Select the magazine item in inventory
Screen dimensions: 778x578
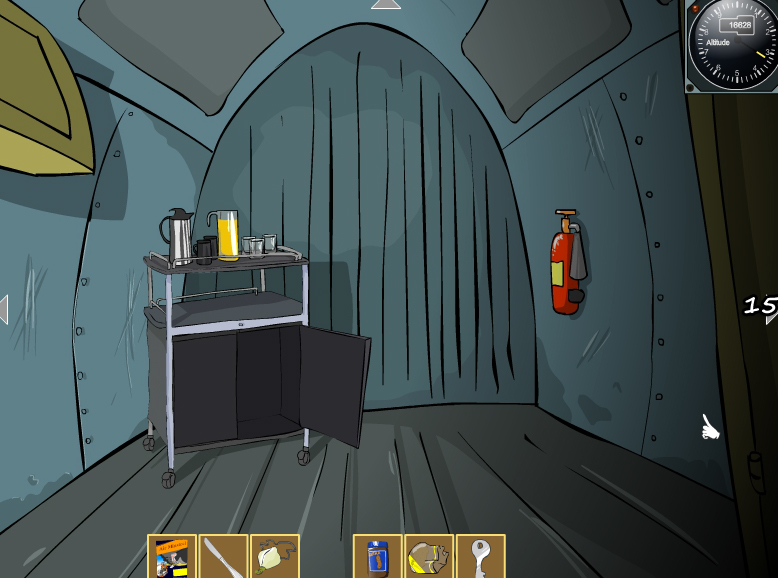[x=172, y=557]
